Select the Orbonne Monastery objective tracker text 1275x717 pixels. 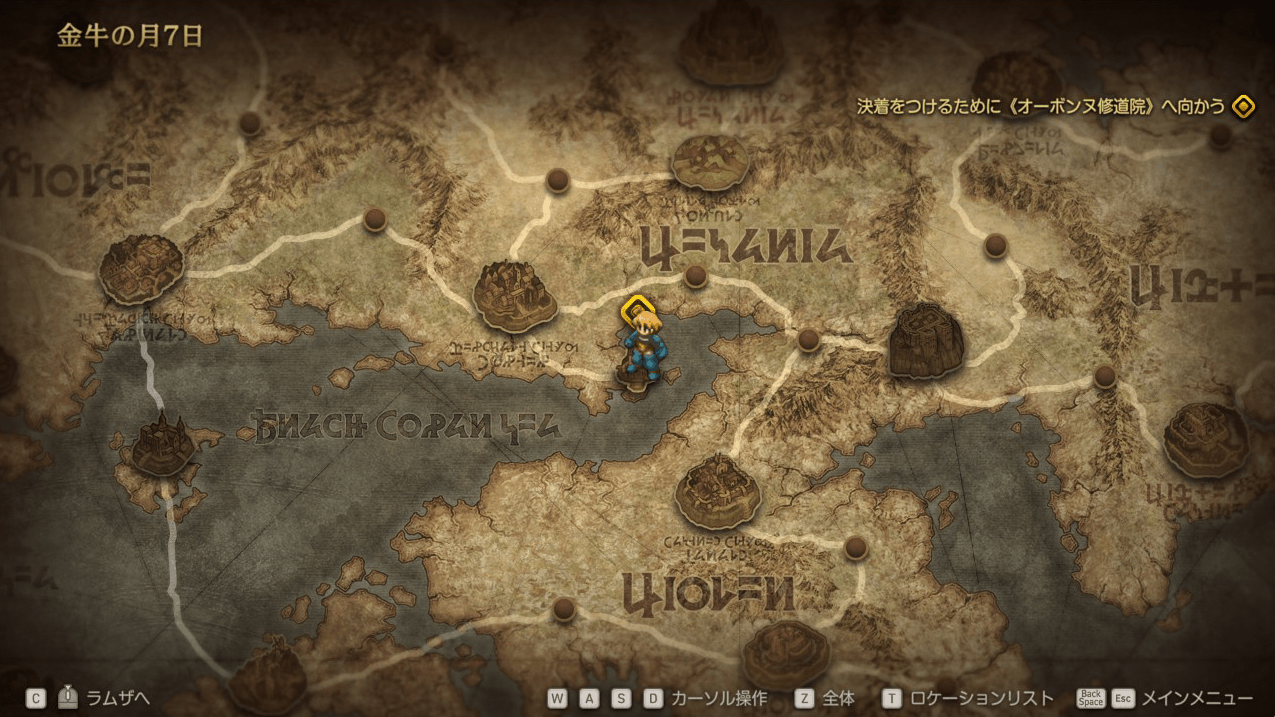(x=1041, y=106)
